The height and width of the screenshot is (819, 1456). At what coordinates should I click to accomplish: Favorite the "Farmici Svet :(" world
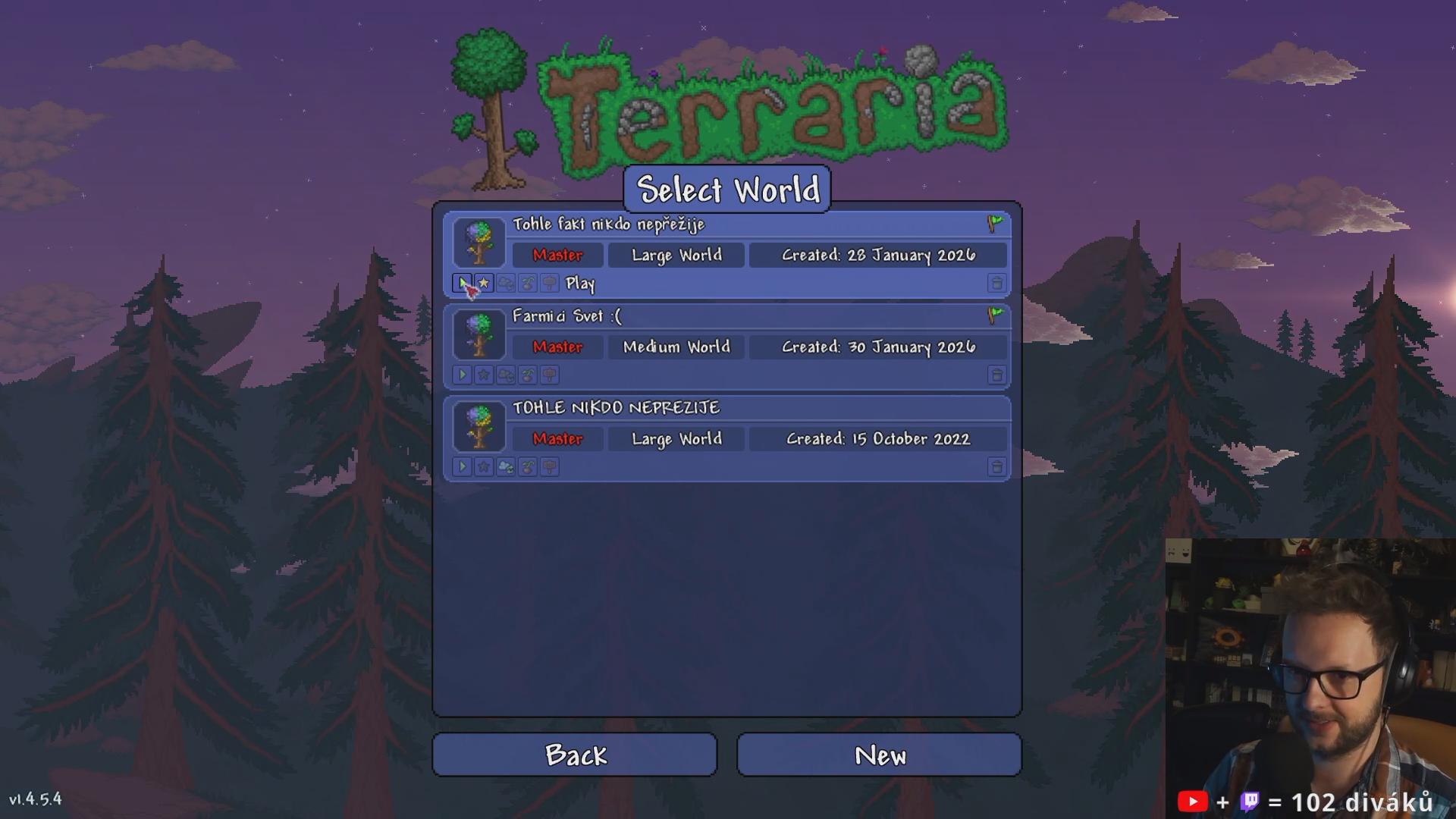click(x=484, y=375)
